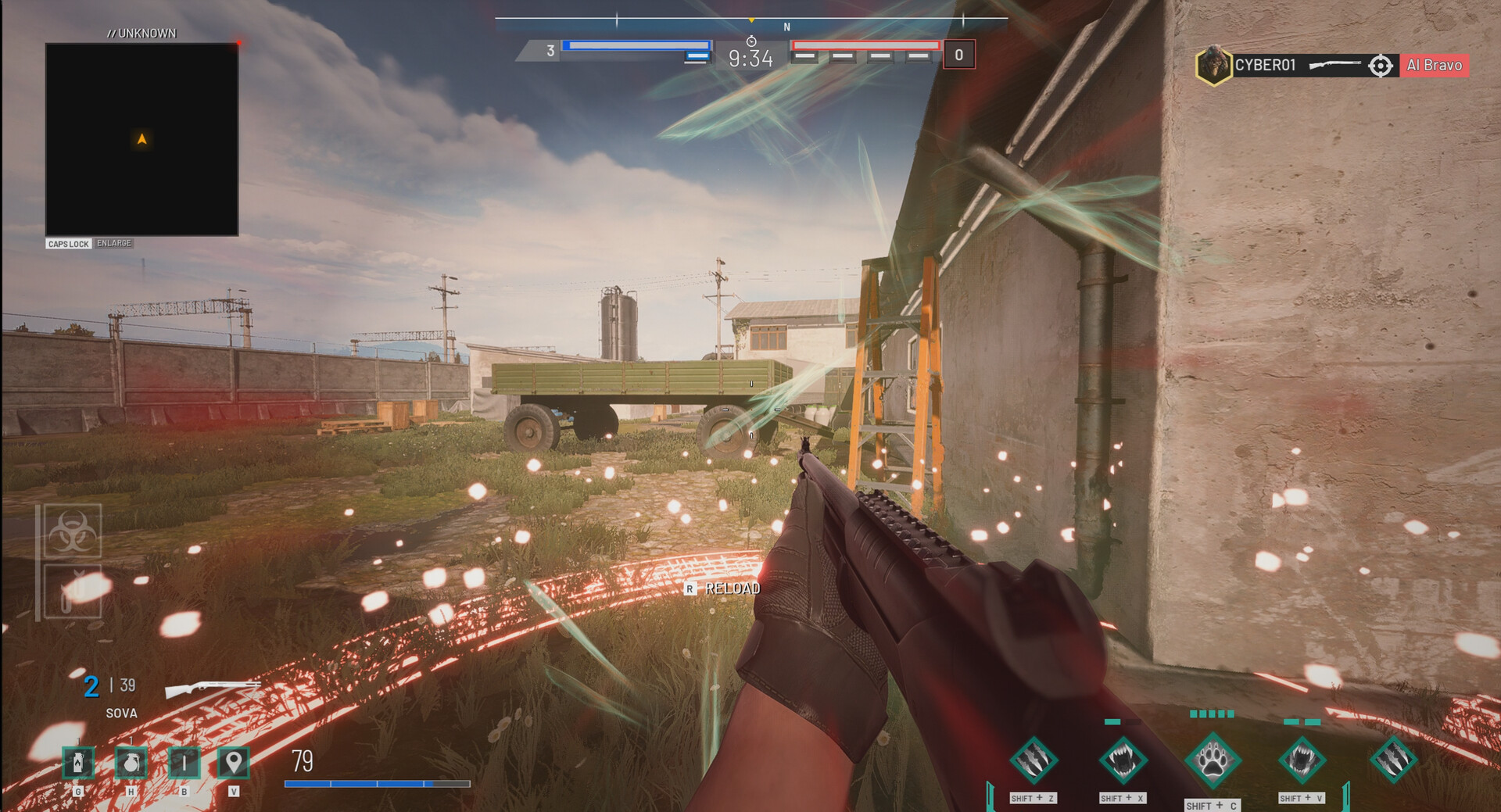Select the grenade gadget icon (H)
Image resolution: width=1501 pixels, height=812 pixels.
coord(130,764)
